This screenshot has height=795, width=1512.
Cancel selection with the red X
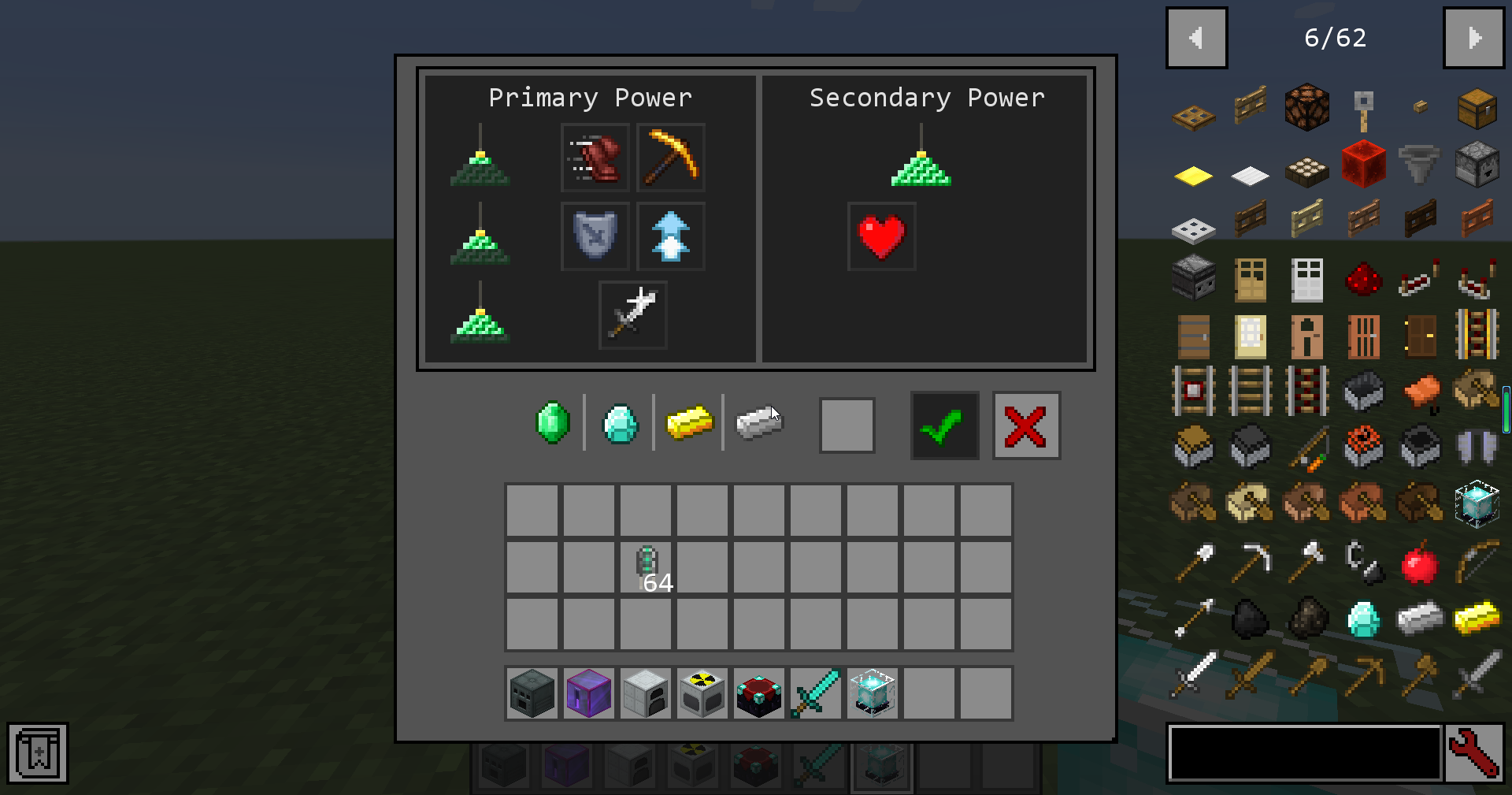pyautogui.click(x=1026, y=425)
